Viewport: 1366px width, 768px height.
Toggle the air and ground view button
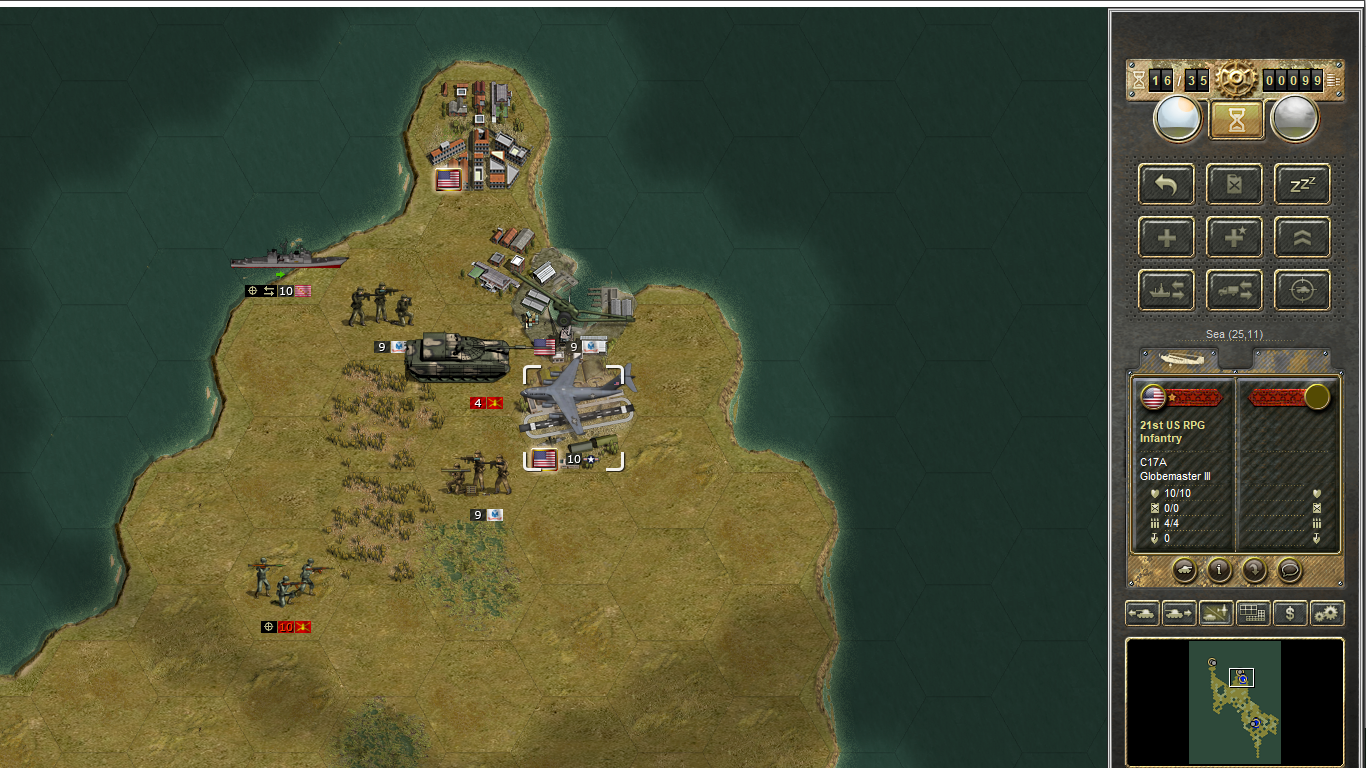[1216, 613]
